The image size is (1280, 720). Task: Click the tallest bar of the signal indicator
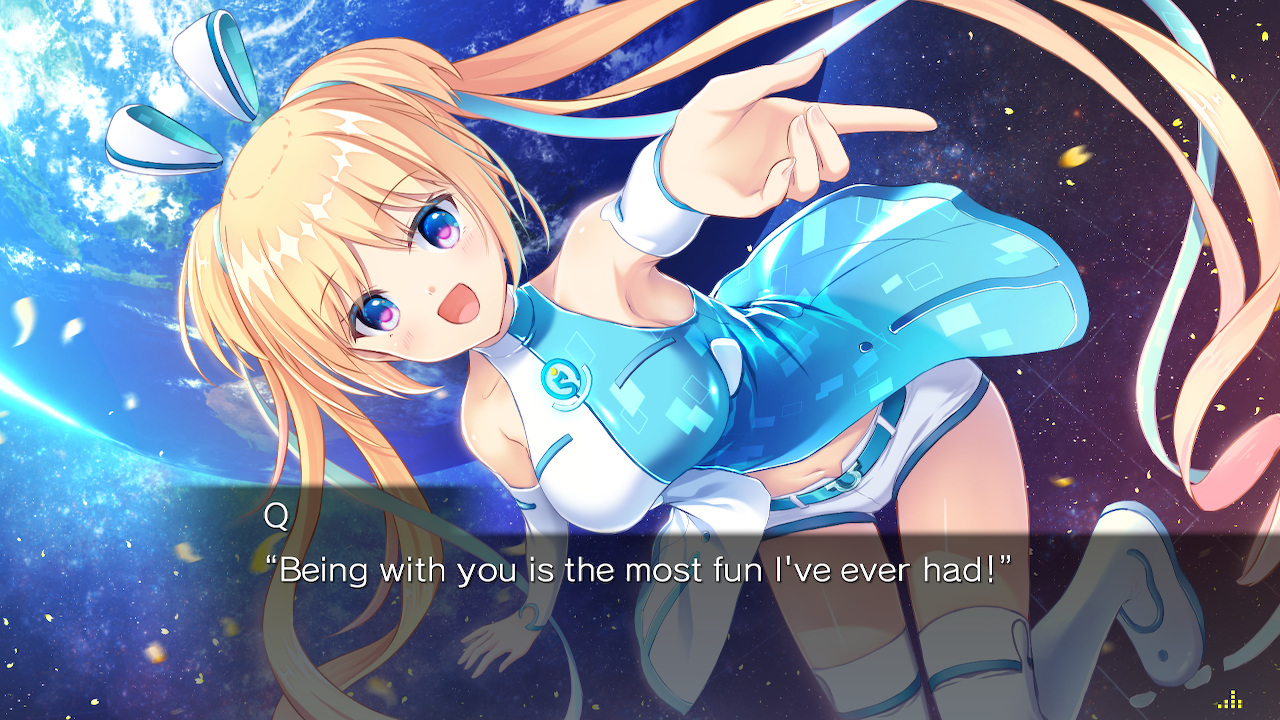(1232, 697)
